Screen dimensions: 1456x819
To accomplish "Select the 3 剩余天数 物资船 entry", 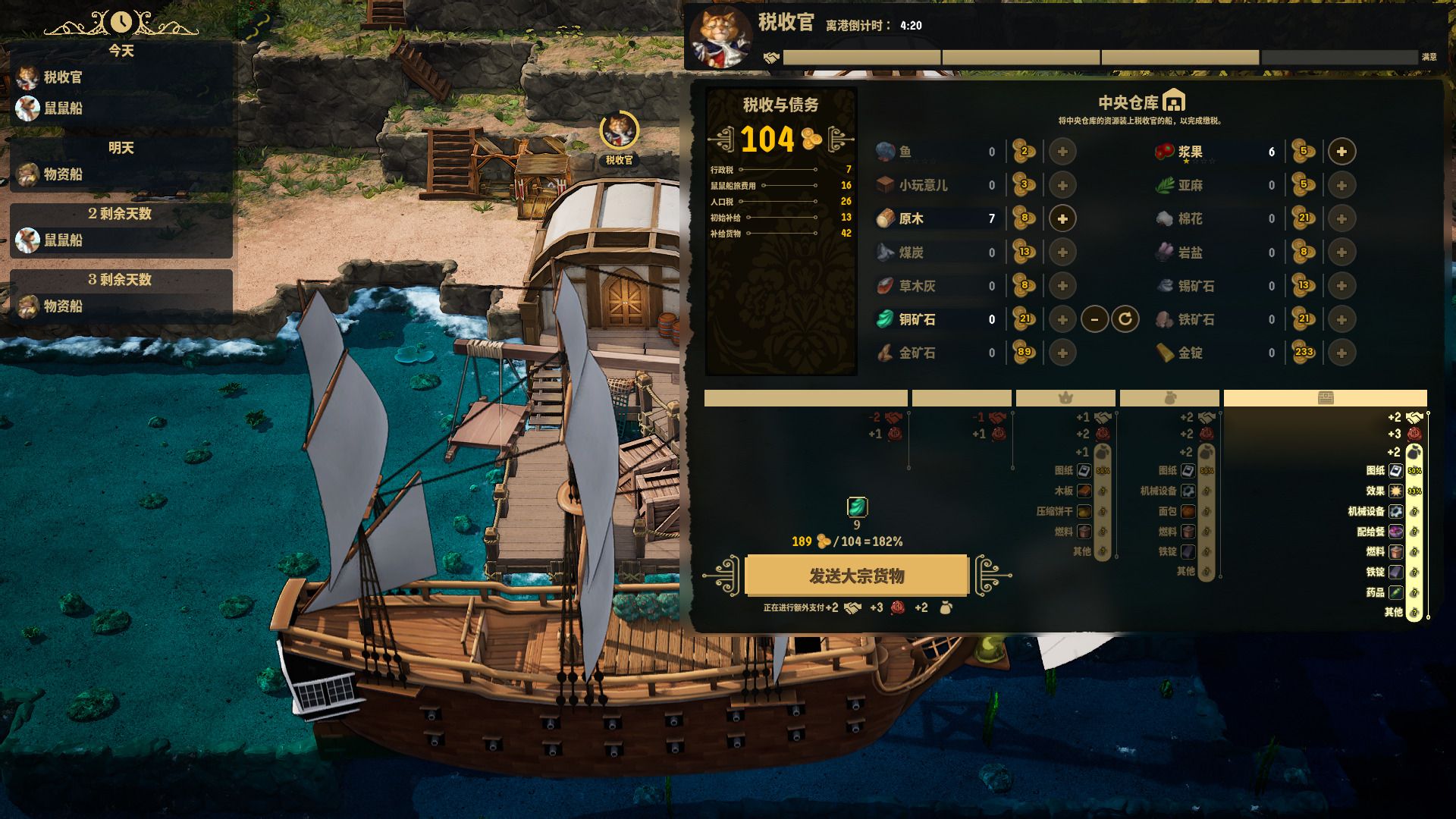I will coord(62,306).
